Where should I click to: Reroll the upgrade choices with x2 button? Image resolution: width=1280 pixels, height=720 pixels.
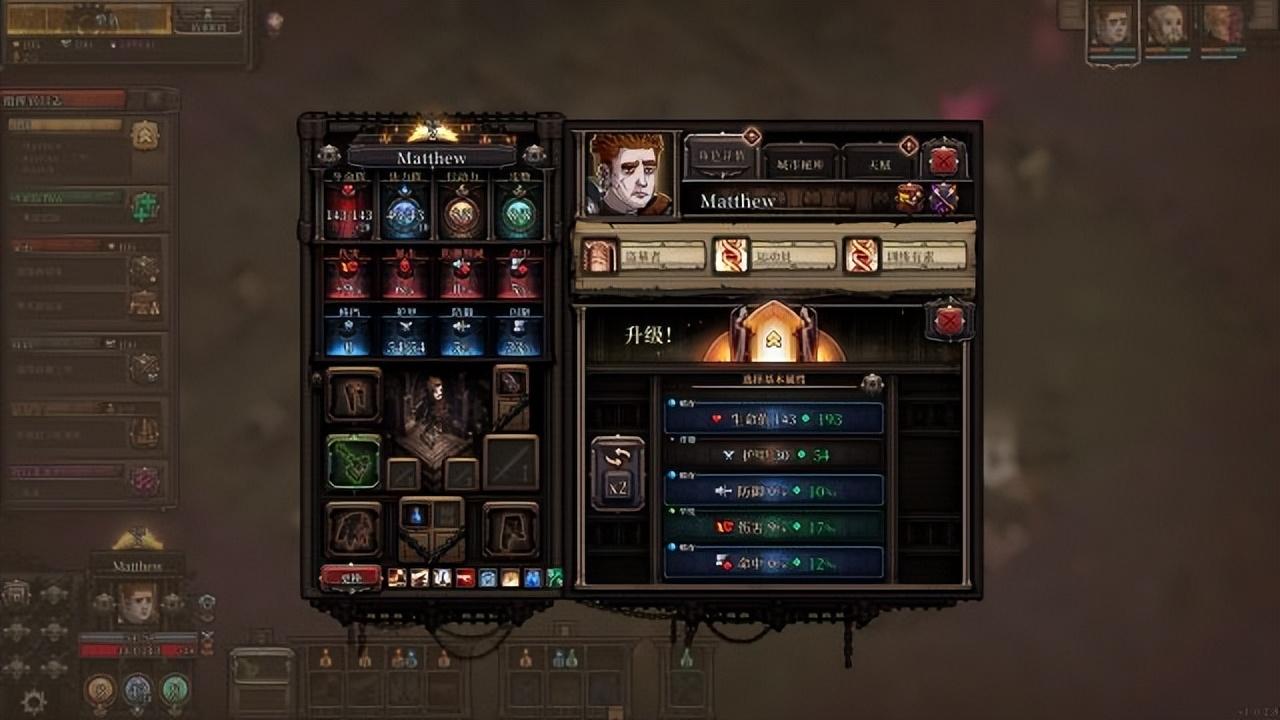click(617, 474)
